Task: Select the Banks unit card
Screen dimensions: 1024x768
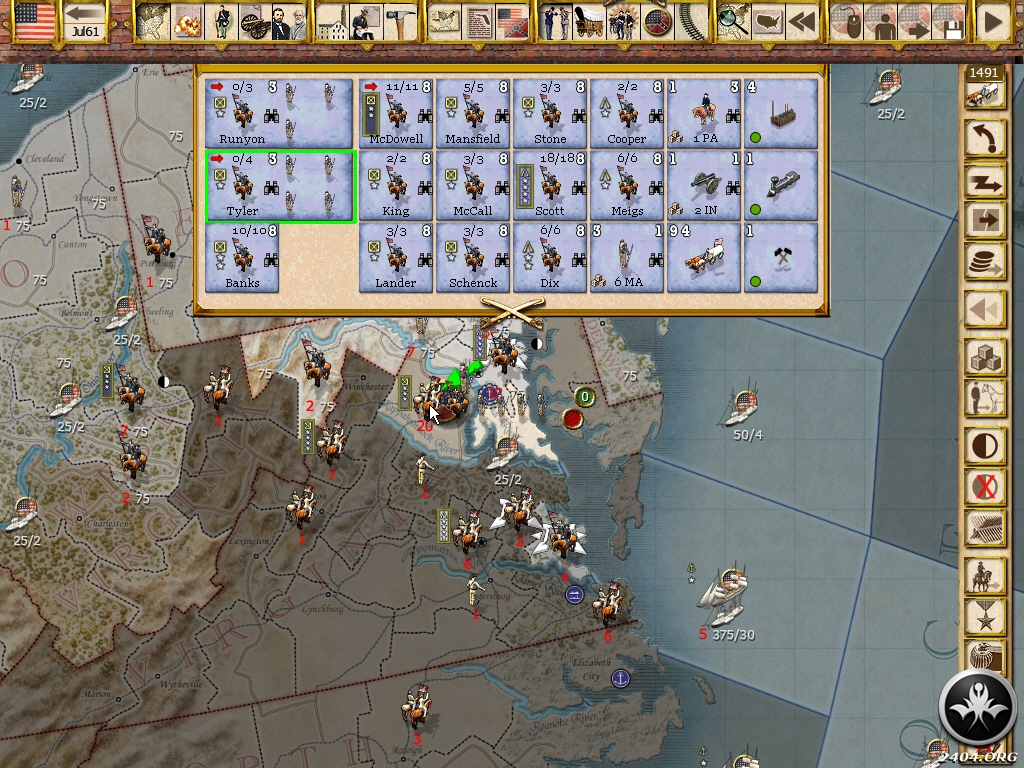Action: tap(242, 258)
